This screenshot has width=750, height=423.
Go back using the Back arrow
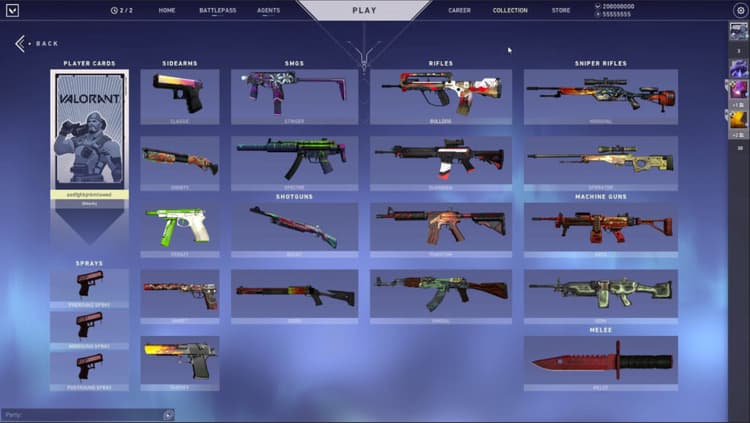37,44
